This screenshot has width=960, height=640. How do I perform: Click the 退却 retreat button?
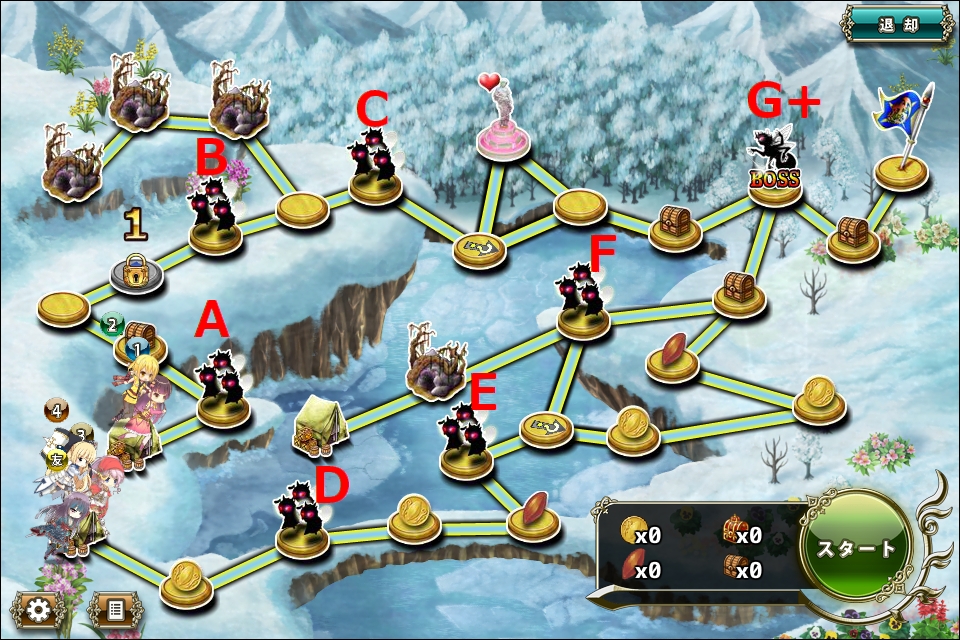898,23
